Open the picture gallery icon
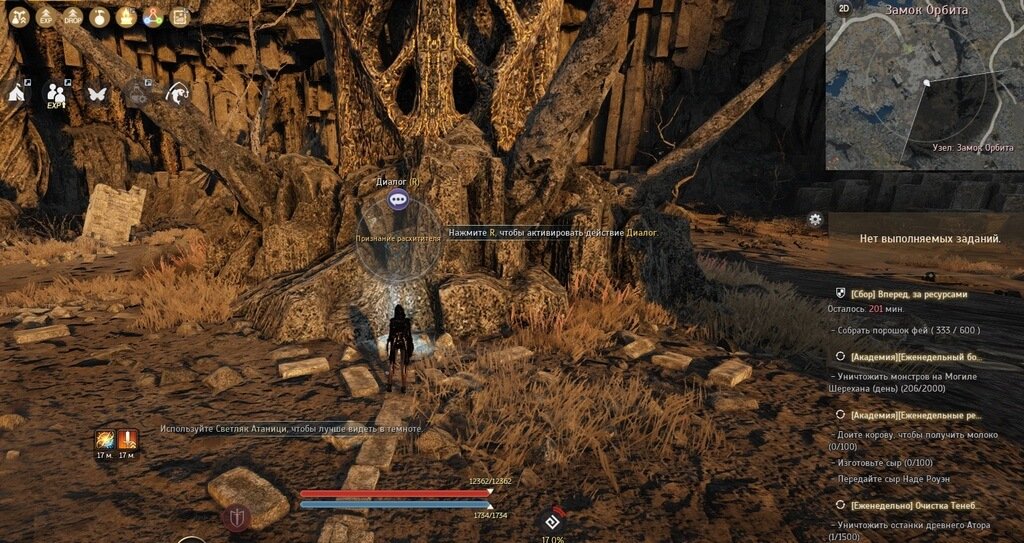The height and width of the screenshot is (543, 1024). click(x=180, y=17)
